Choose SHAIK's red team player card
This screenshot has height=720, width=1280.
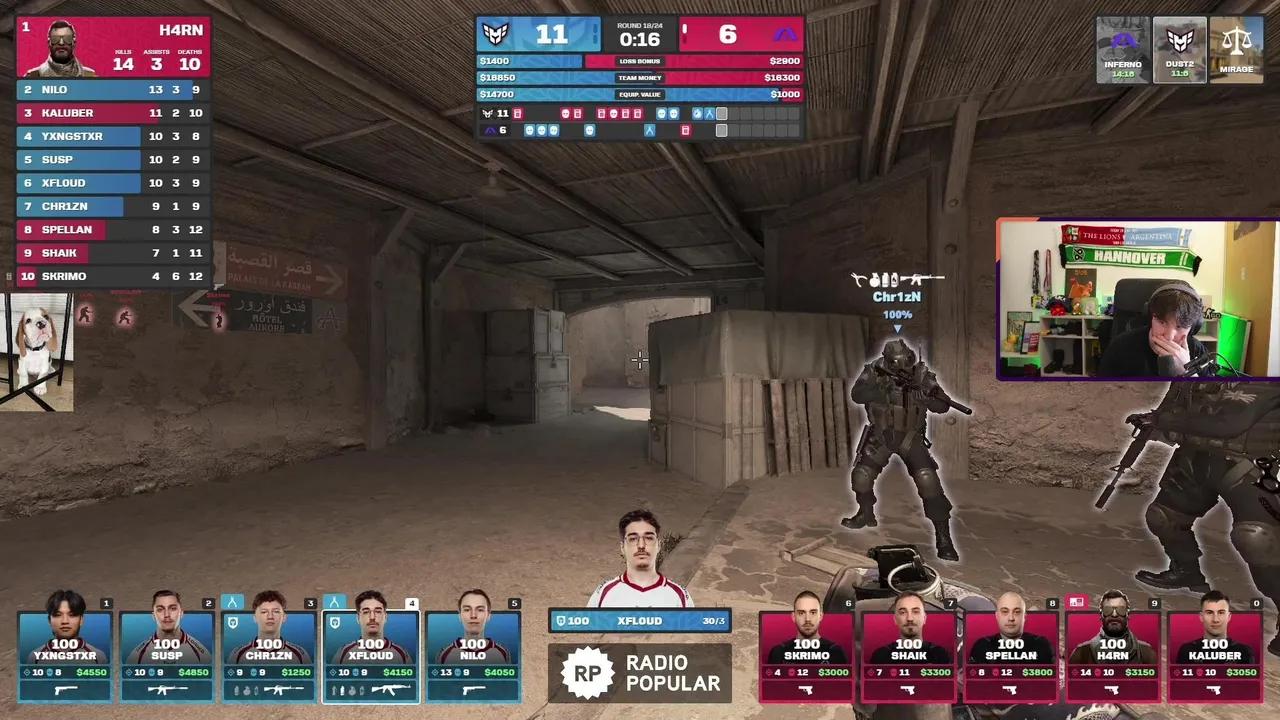909,650
